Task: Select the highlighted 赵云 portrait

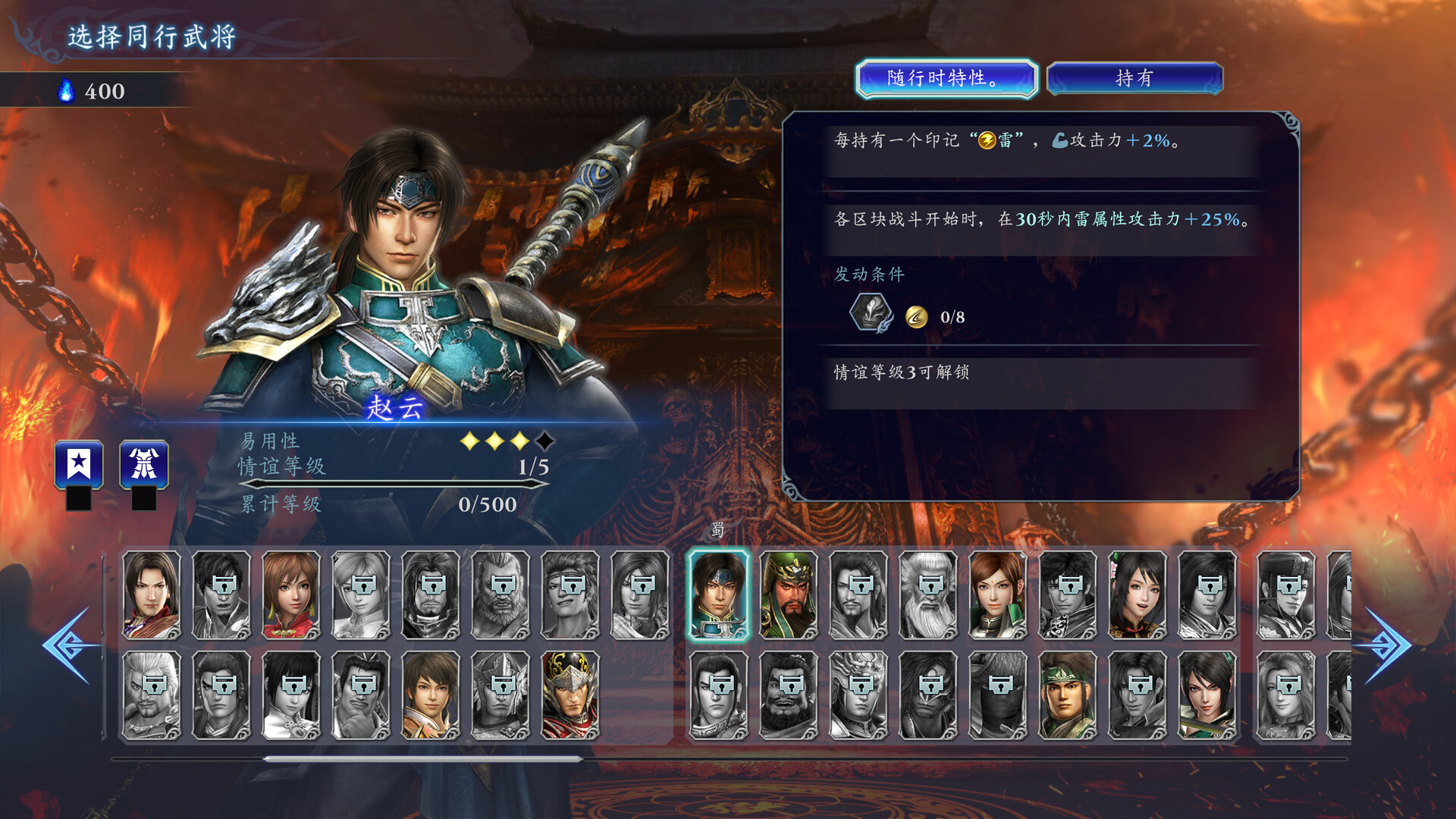Action: tap(717, 595)
